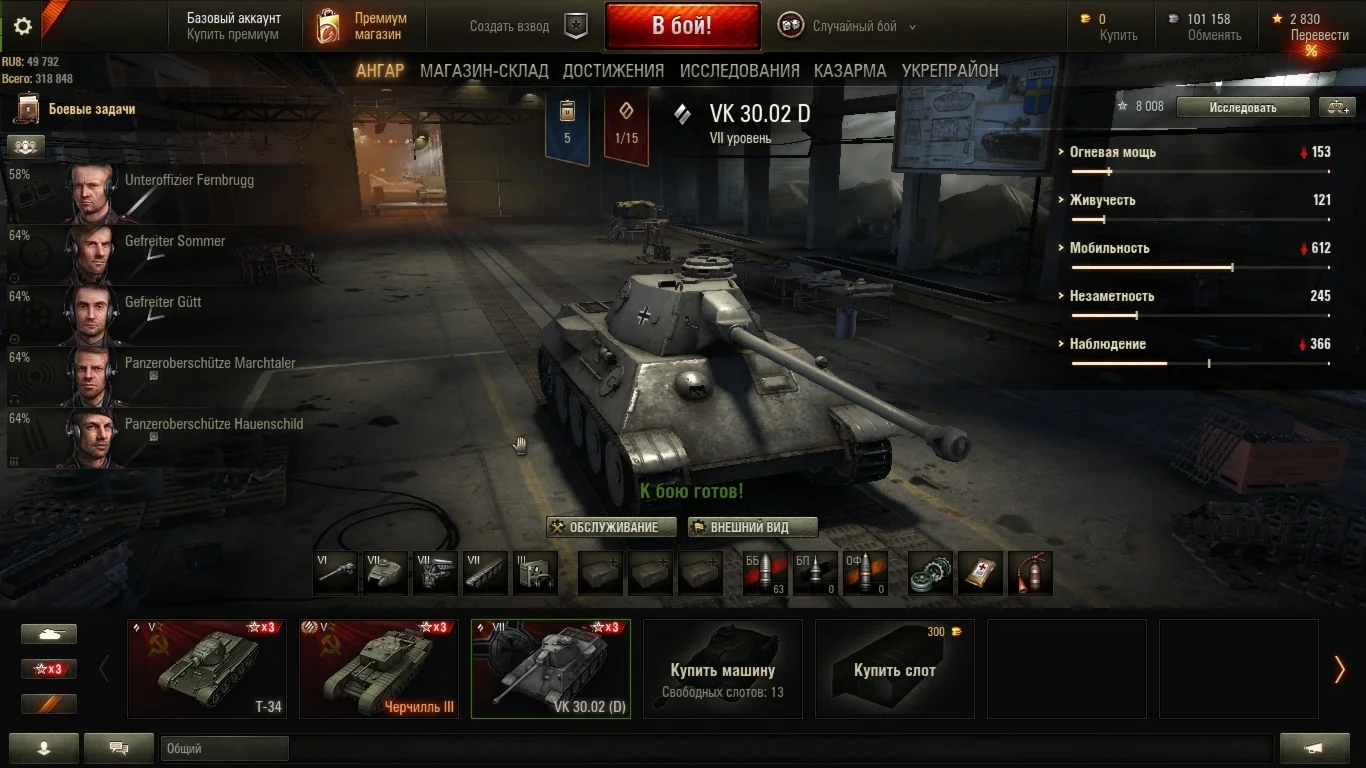This screenshot has height=768, width=1366.
Task: Open the Общий chat channel selector
Action: click(224, 747)
